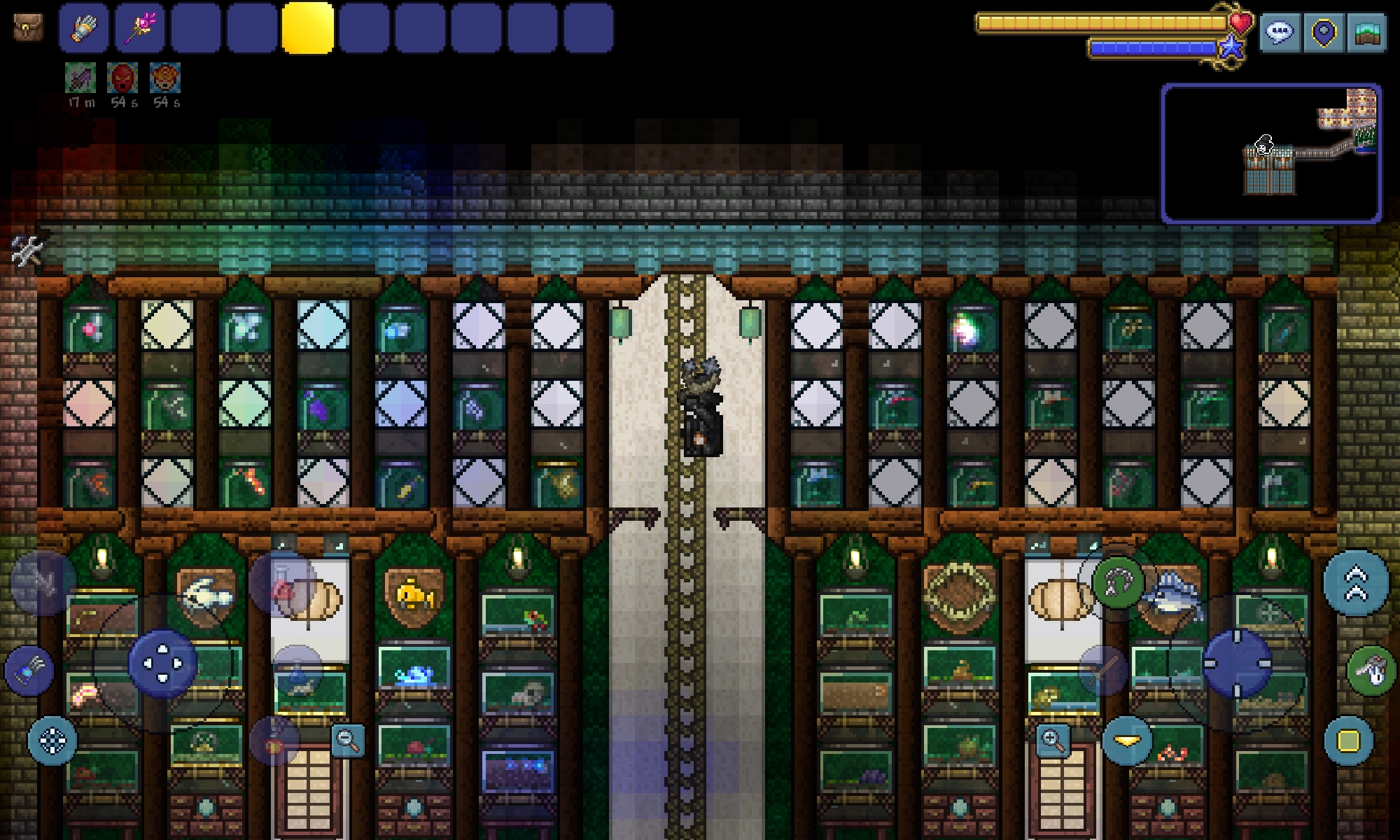Click the minimap
The image size is (1400, 840).
1271,153
